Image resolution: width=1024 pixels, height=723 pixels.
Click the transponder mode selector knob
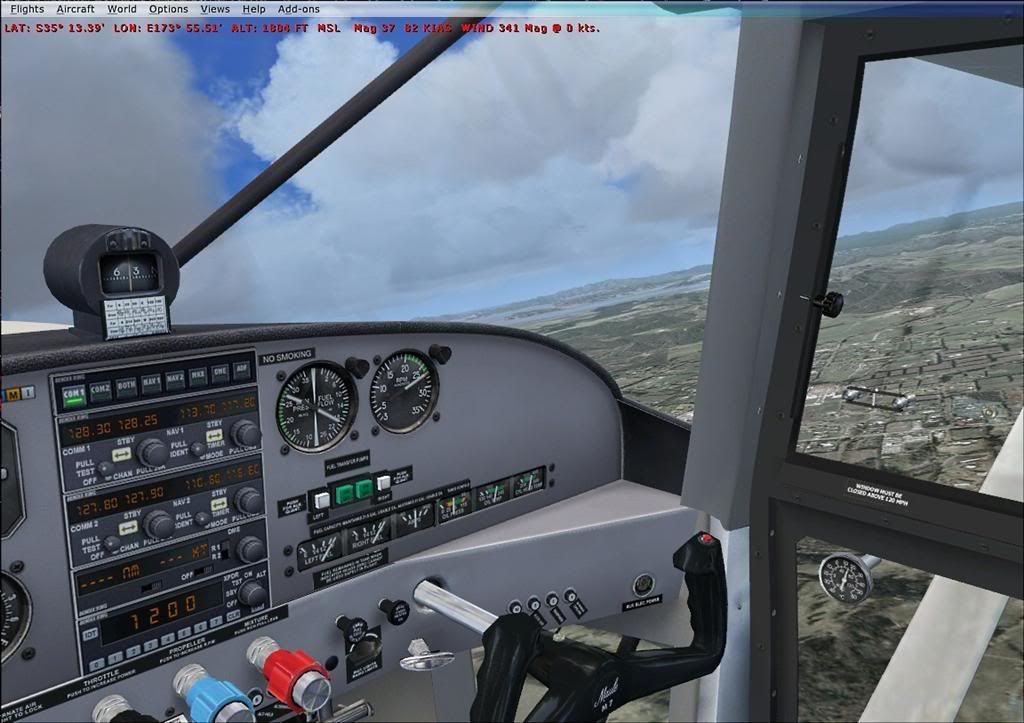(250, 593)
